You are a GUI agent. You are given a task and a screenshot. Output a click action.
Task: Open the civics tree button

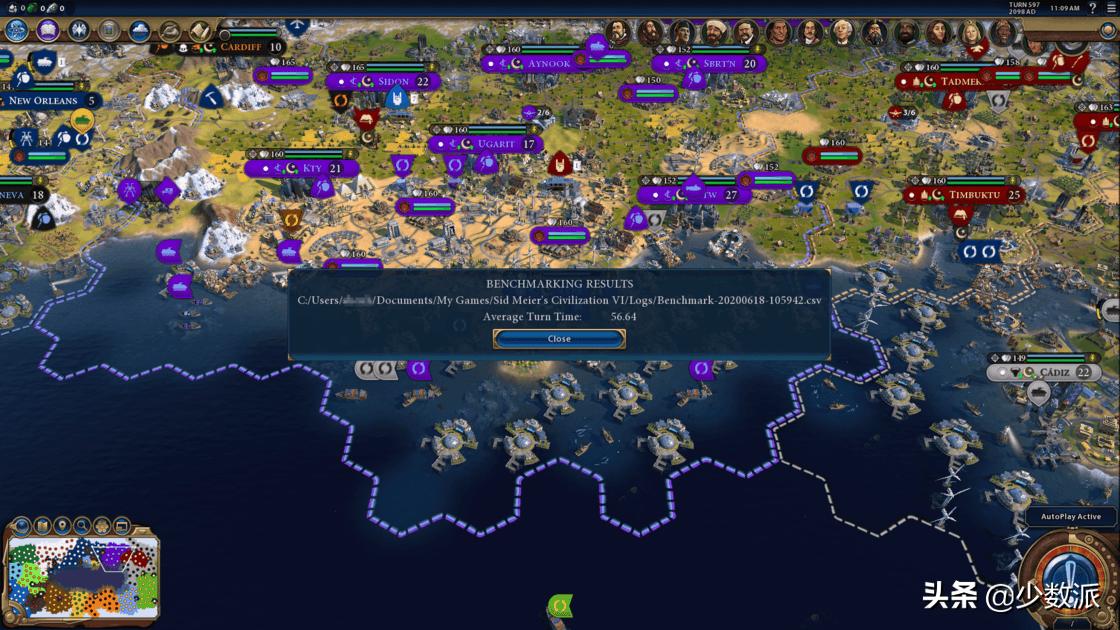[x=47, y=30]
